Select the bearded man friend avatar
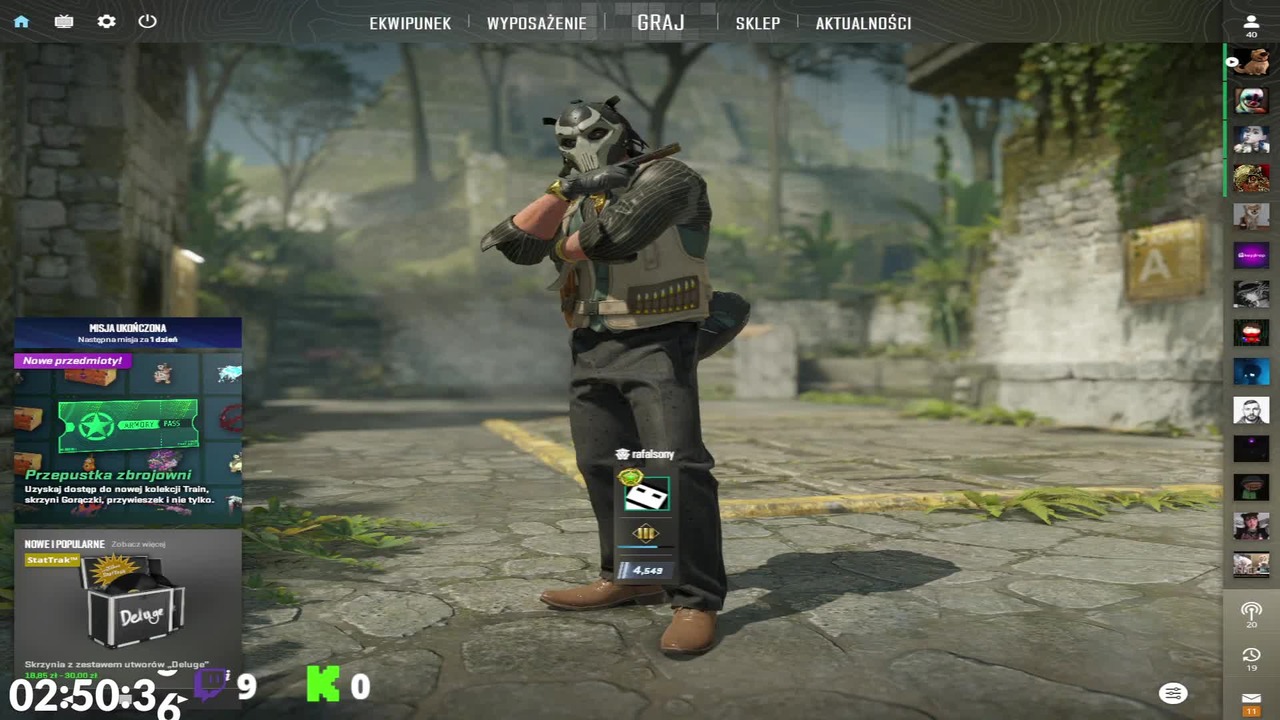 click(1251, 409)
